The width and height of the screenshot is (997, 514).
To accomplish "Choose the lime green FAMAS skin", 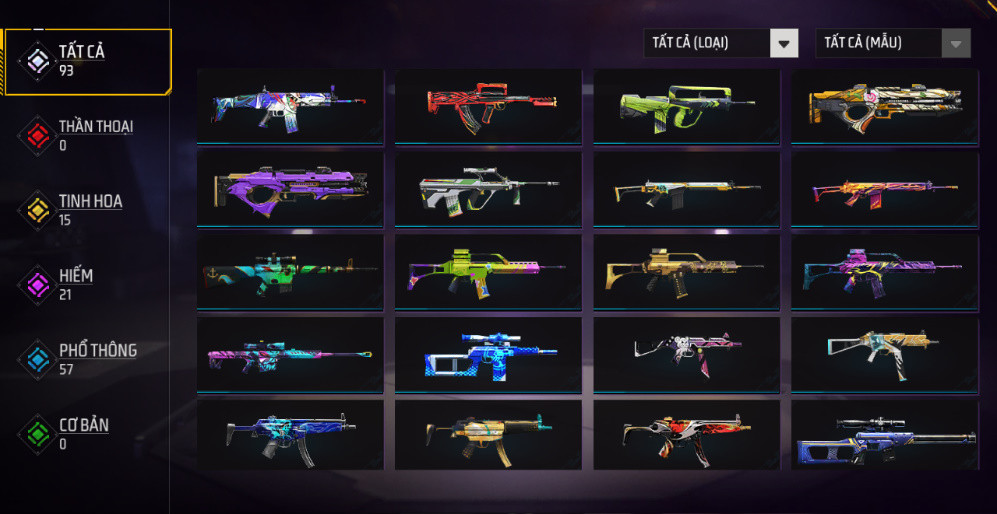I will point(686,104).
